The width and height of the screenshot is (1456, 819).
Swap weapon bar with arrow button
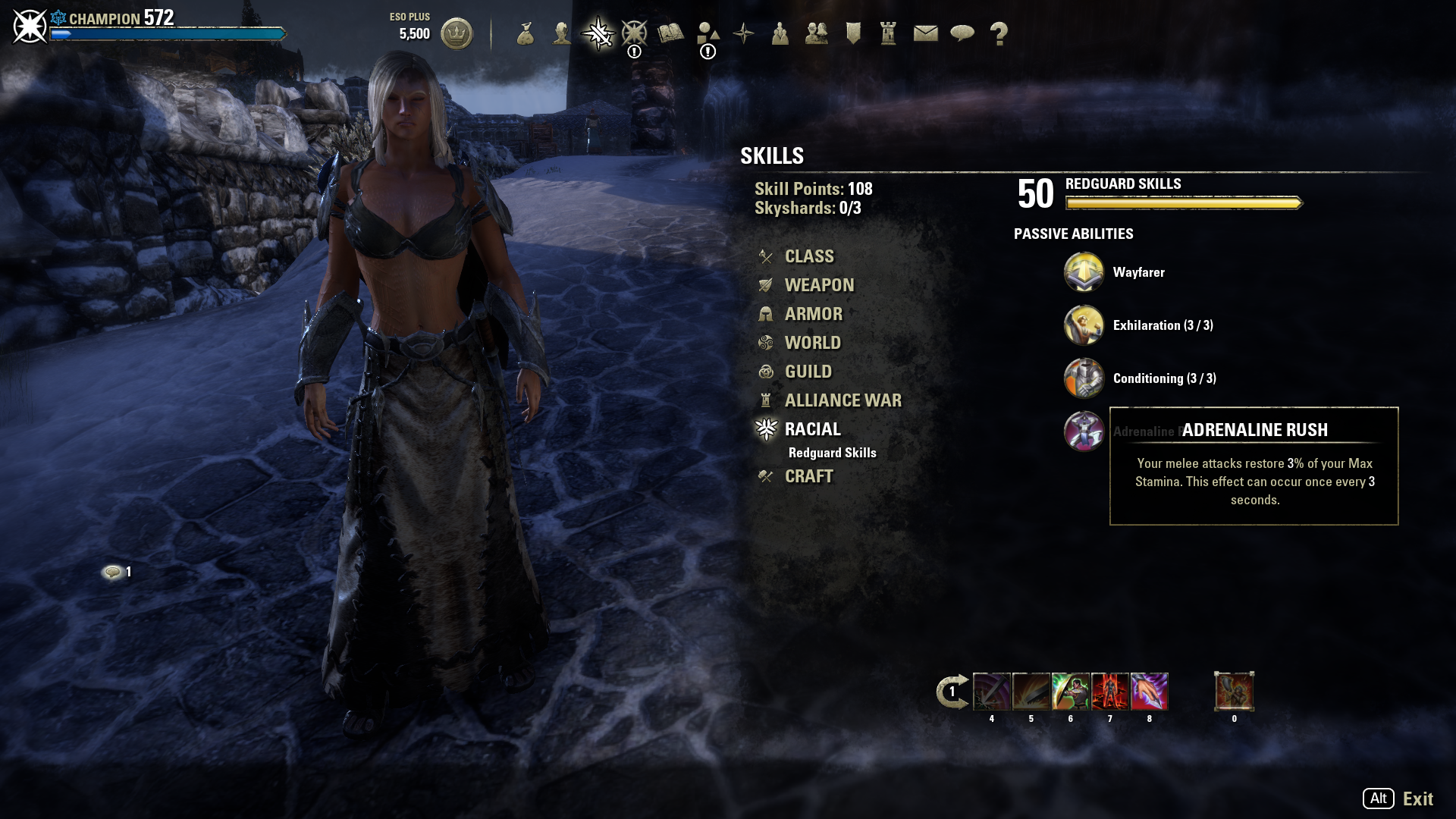coord(952,692)
